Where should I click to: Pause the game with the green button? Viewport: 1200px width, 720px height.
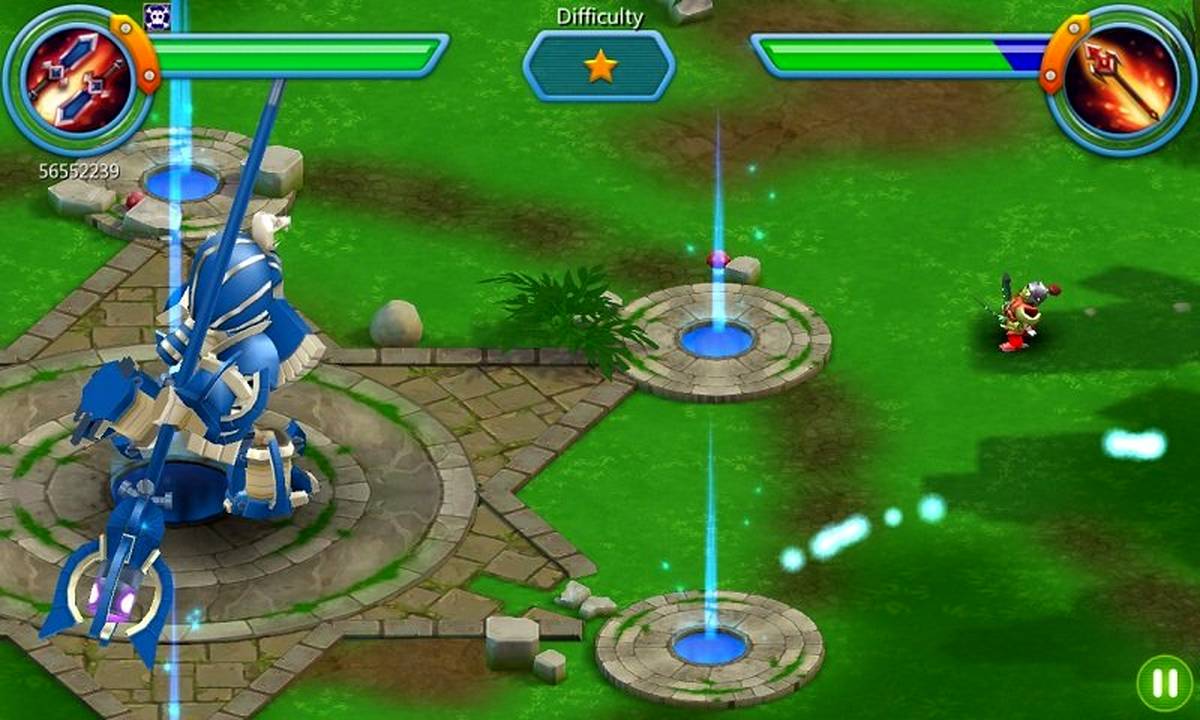[x=1164, y=683]
